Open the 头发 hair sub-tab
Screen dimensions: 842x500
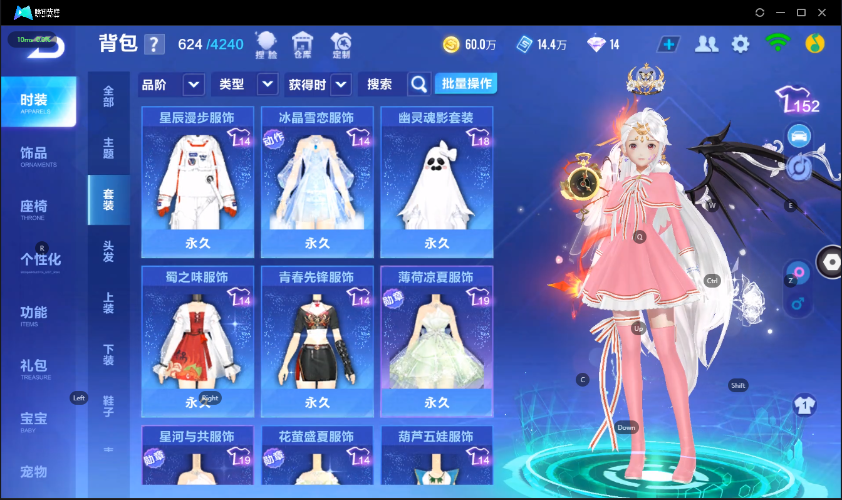point(108,251)
